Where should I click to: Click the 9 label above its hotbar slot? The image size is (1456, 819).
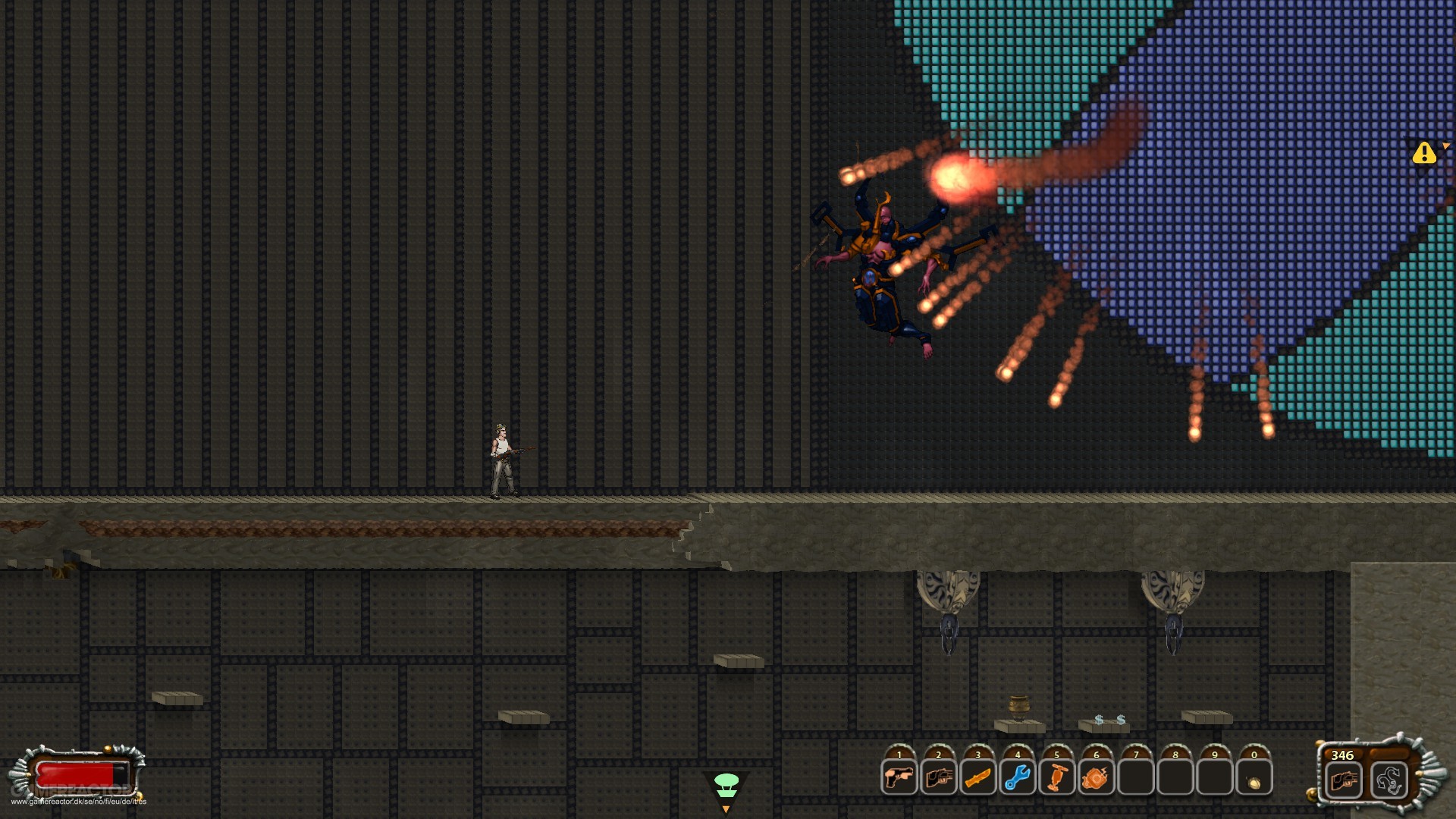(x=1214, y=756)
